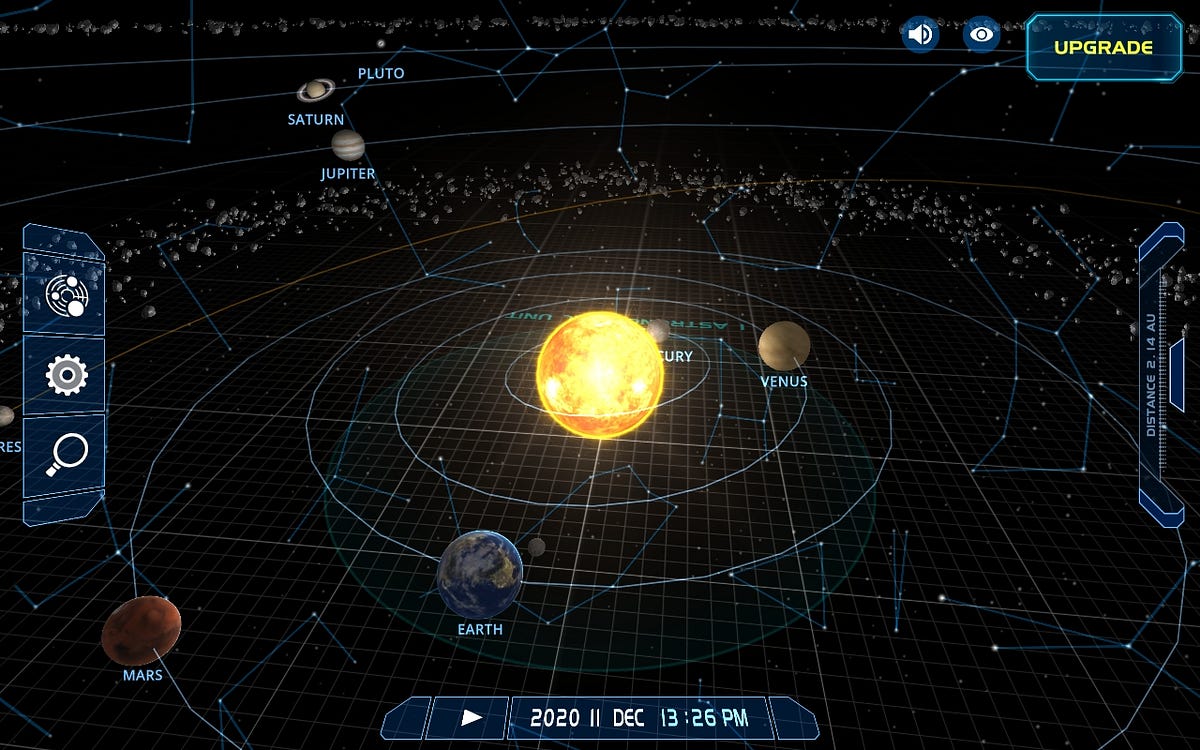Select the Mars planet label
Image resolution: width=1200 pixels, height=750 pixels.
(x=142, y=675)
